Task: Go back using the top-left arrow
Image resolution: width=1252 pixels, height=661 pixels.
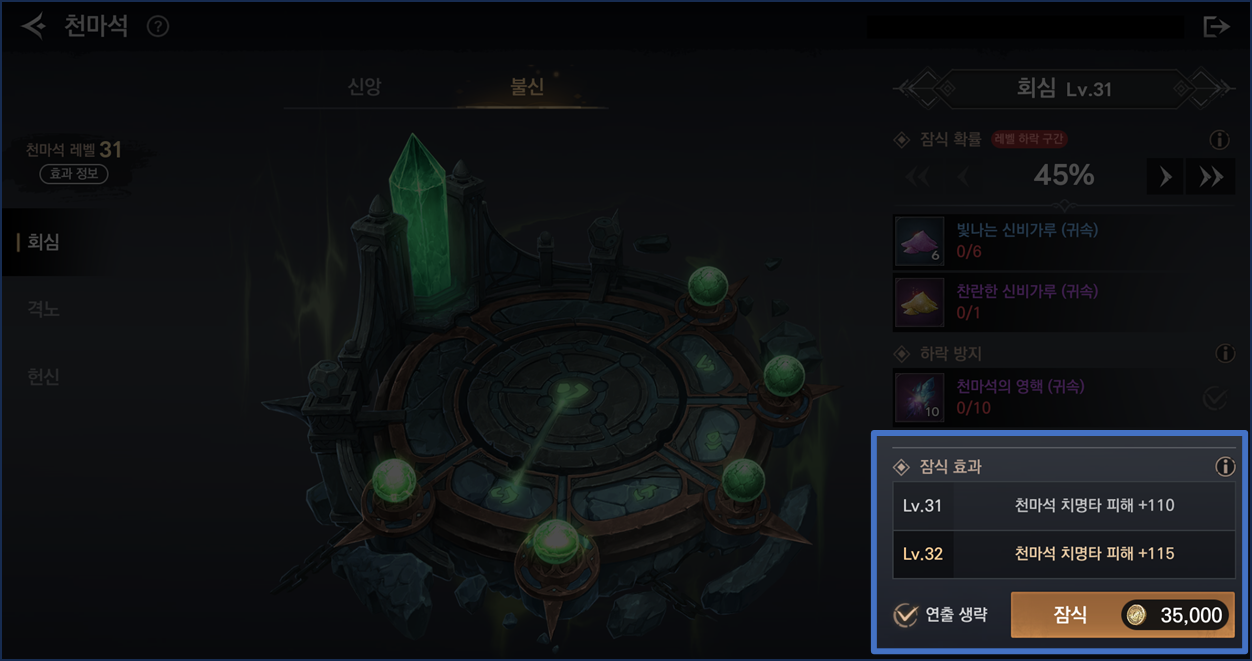Action: click(34, 26)
